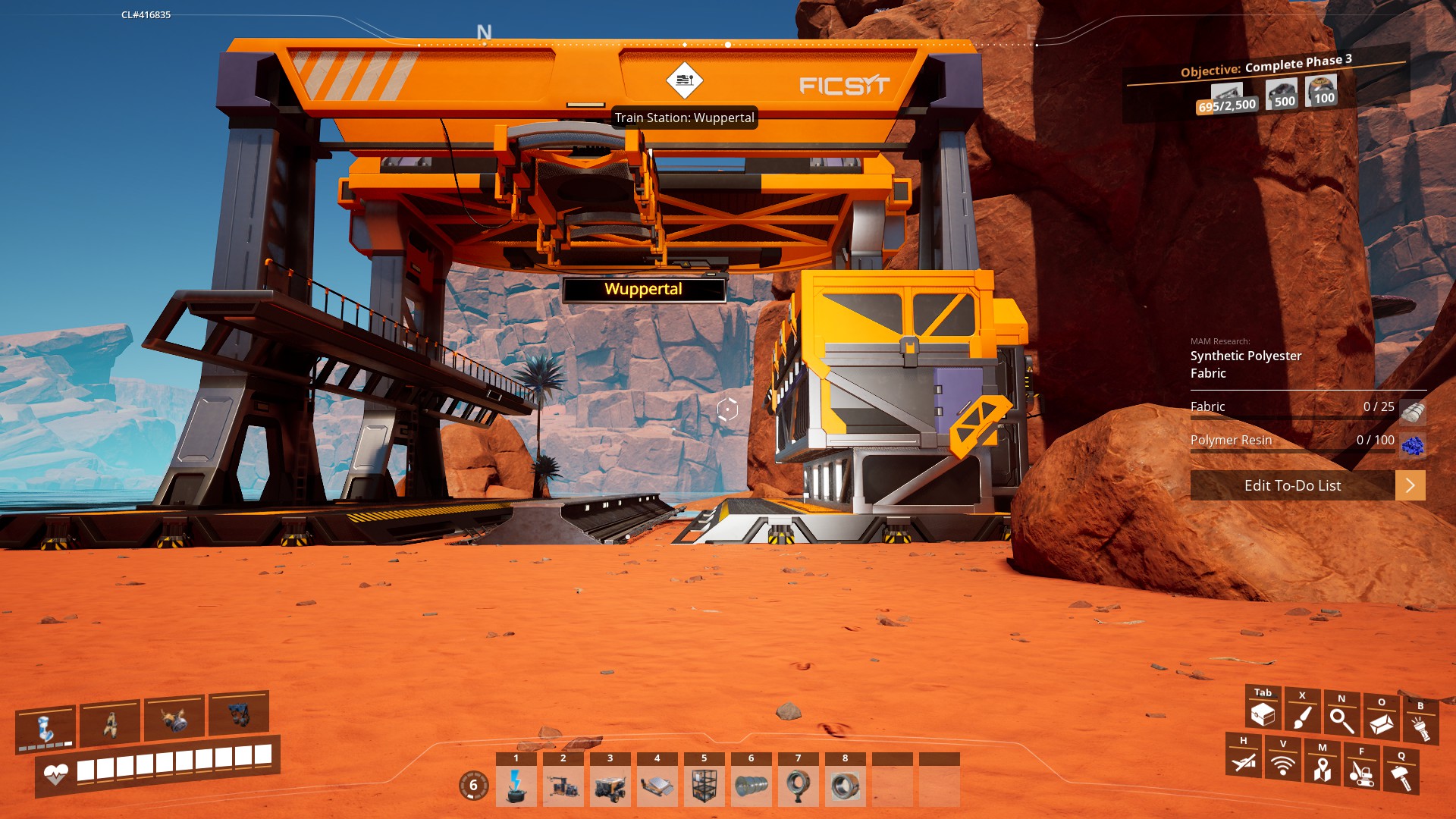Toggle the flashlight
The height and width of the screenshot is (819, 1456).
coord(1420,727)
